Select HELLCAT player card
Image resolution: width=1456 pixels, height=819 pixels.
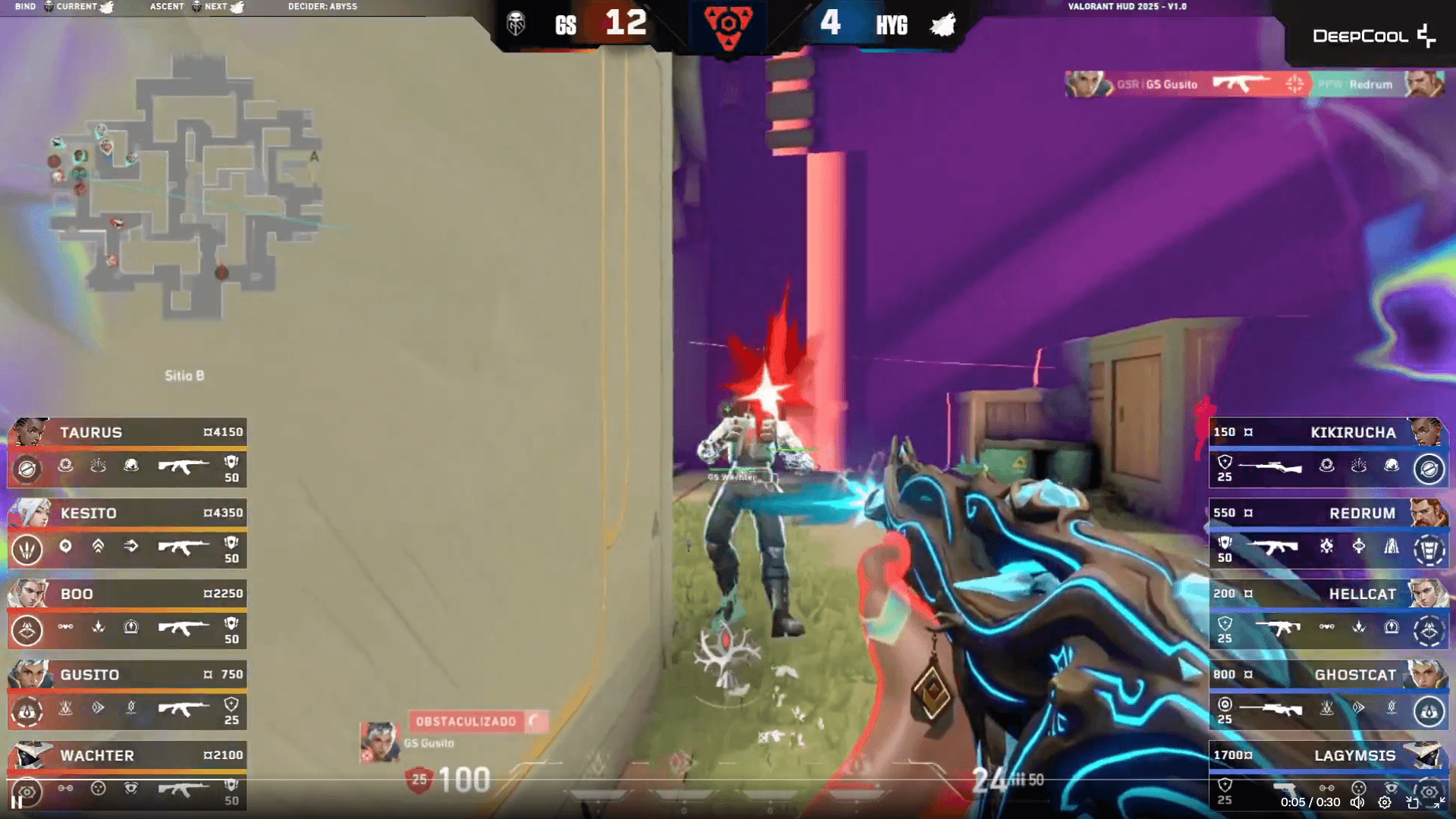tap(1329, 614)
